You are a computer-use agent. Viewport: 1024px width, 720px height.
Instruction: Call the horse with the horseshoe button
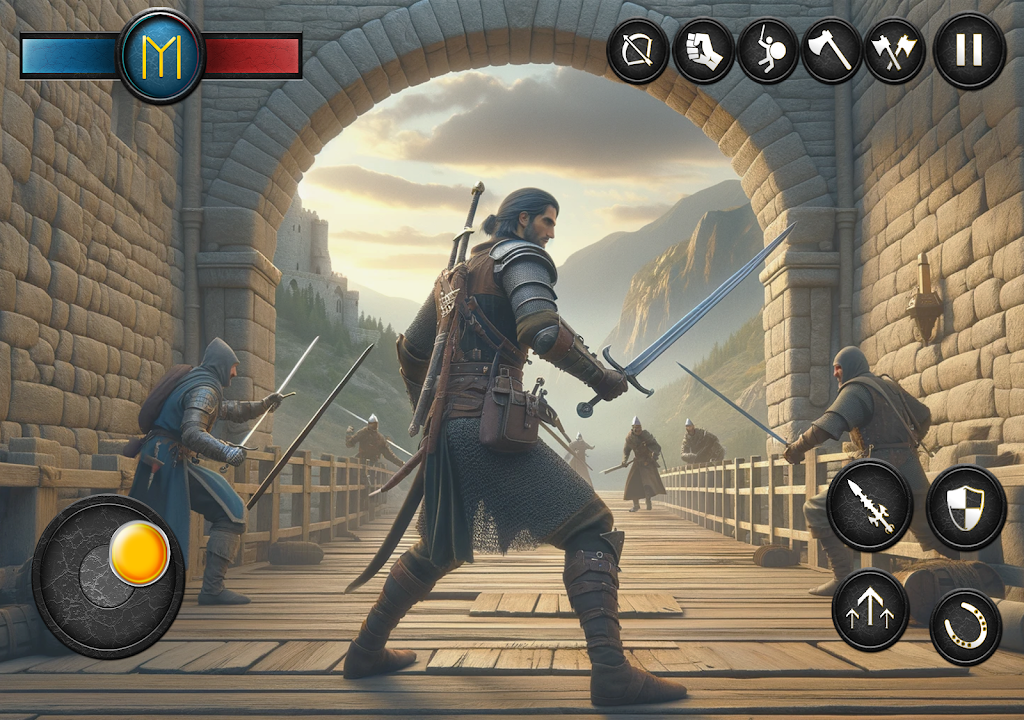[965, 627]
